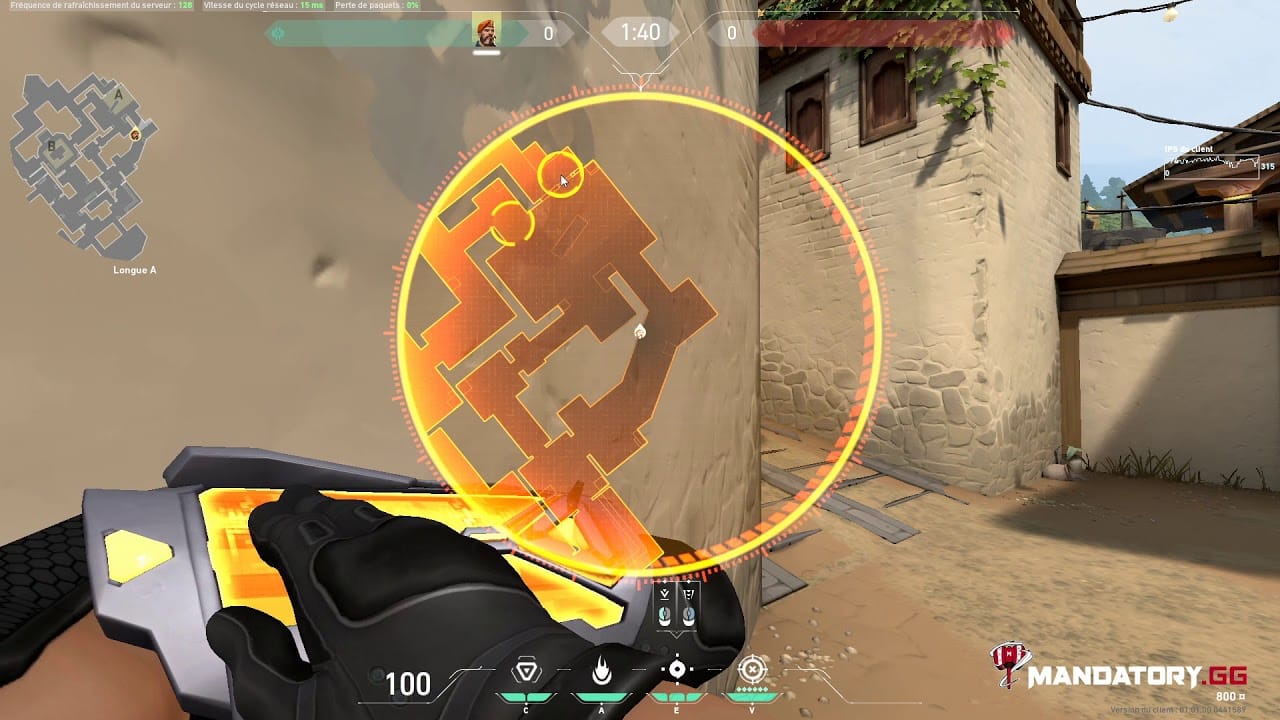
Task: Click the health value showing 100
Action: coord(408,684)
